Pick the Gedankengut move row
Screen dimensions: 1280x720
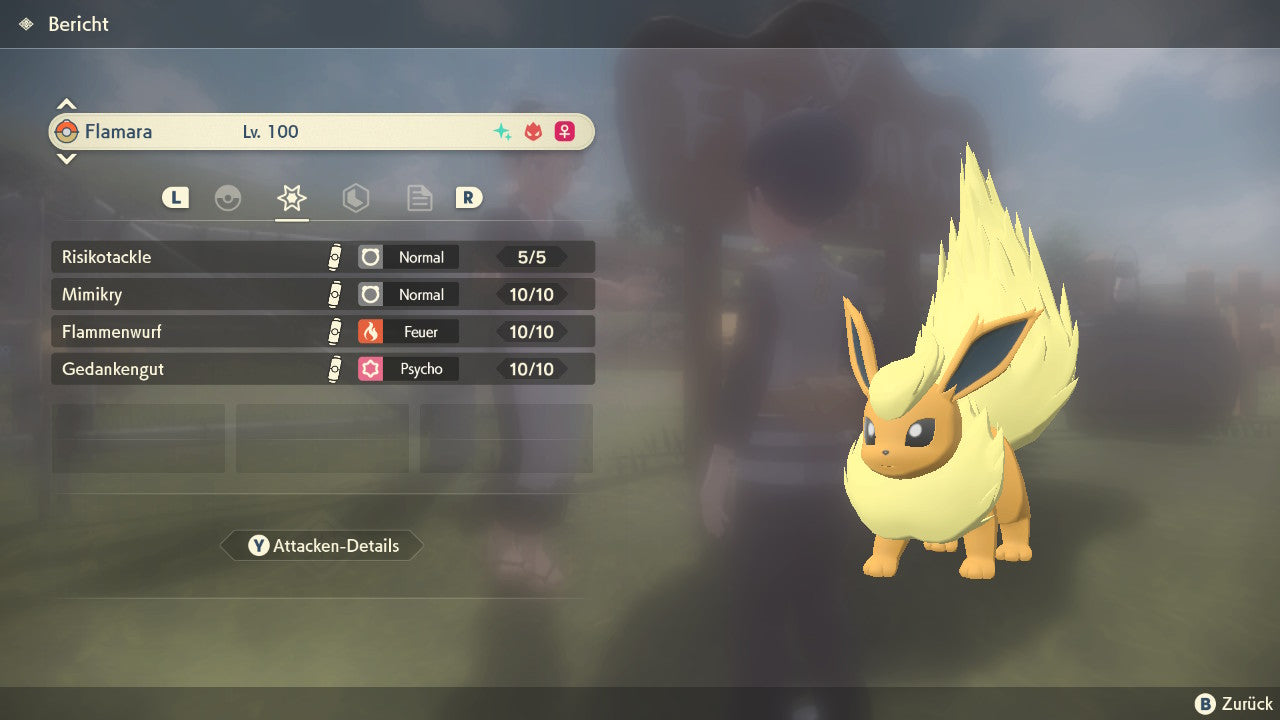[x=322, y=369]
